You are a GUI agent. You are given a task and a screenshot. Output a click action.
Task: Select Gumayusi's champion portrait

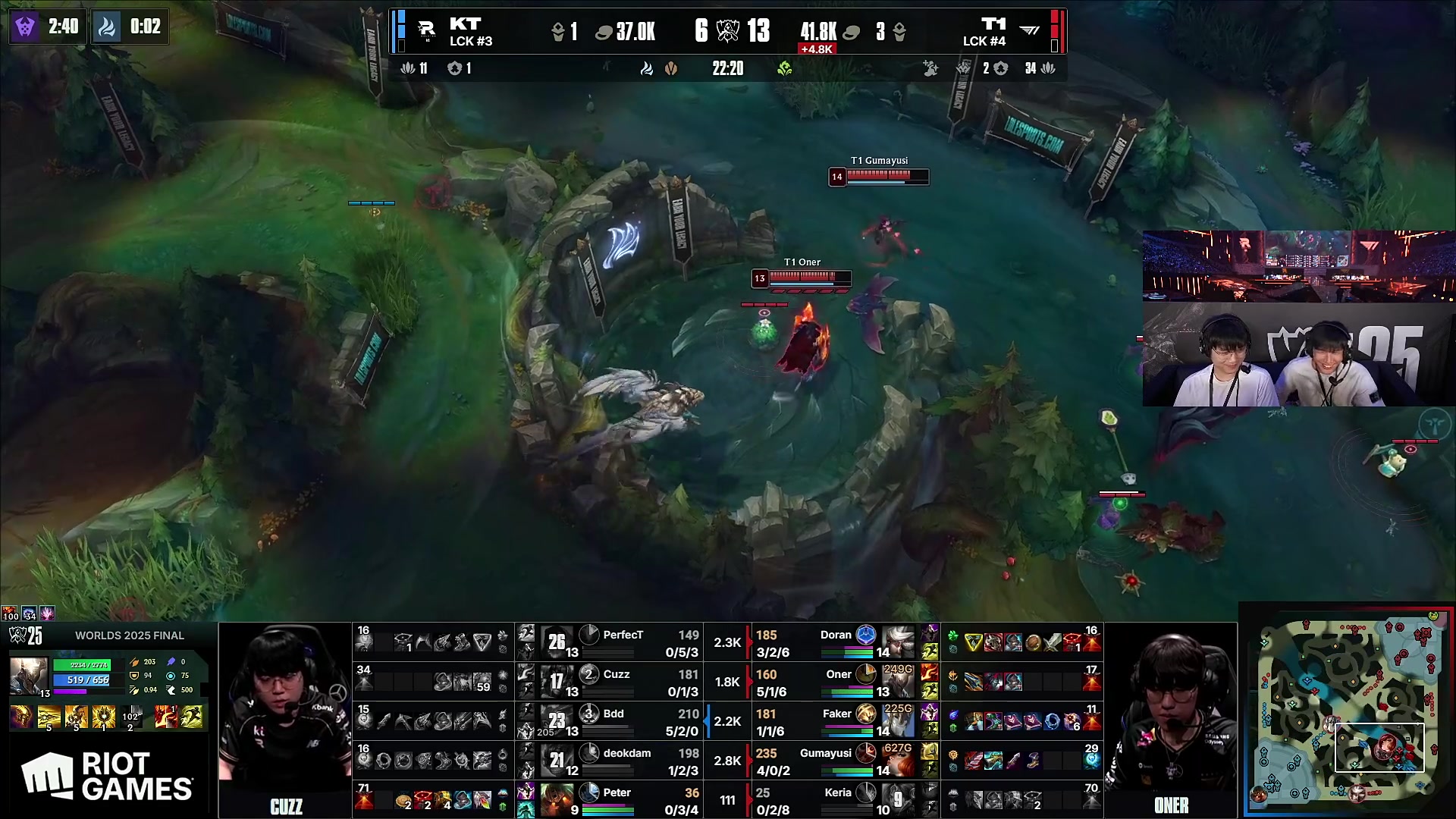[898, 761]
